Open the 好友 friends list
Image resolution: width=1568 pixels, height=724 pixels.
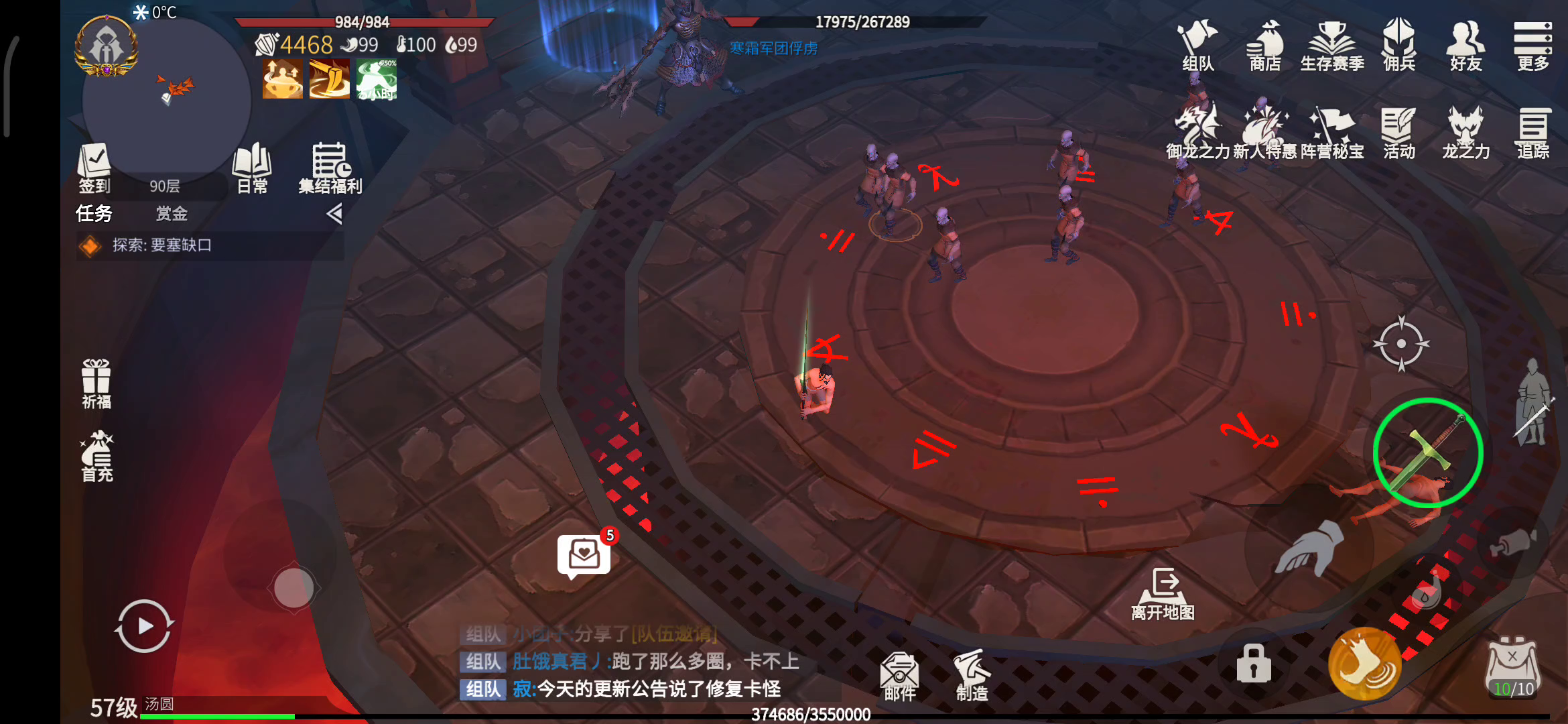click(1465, 45)
